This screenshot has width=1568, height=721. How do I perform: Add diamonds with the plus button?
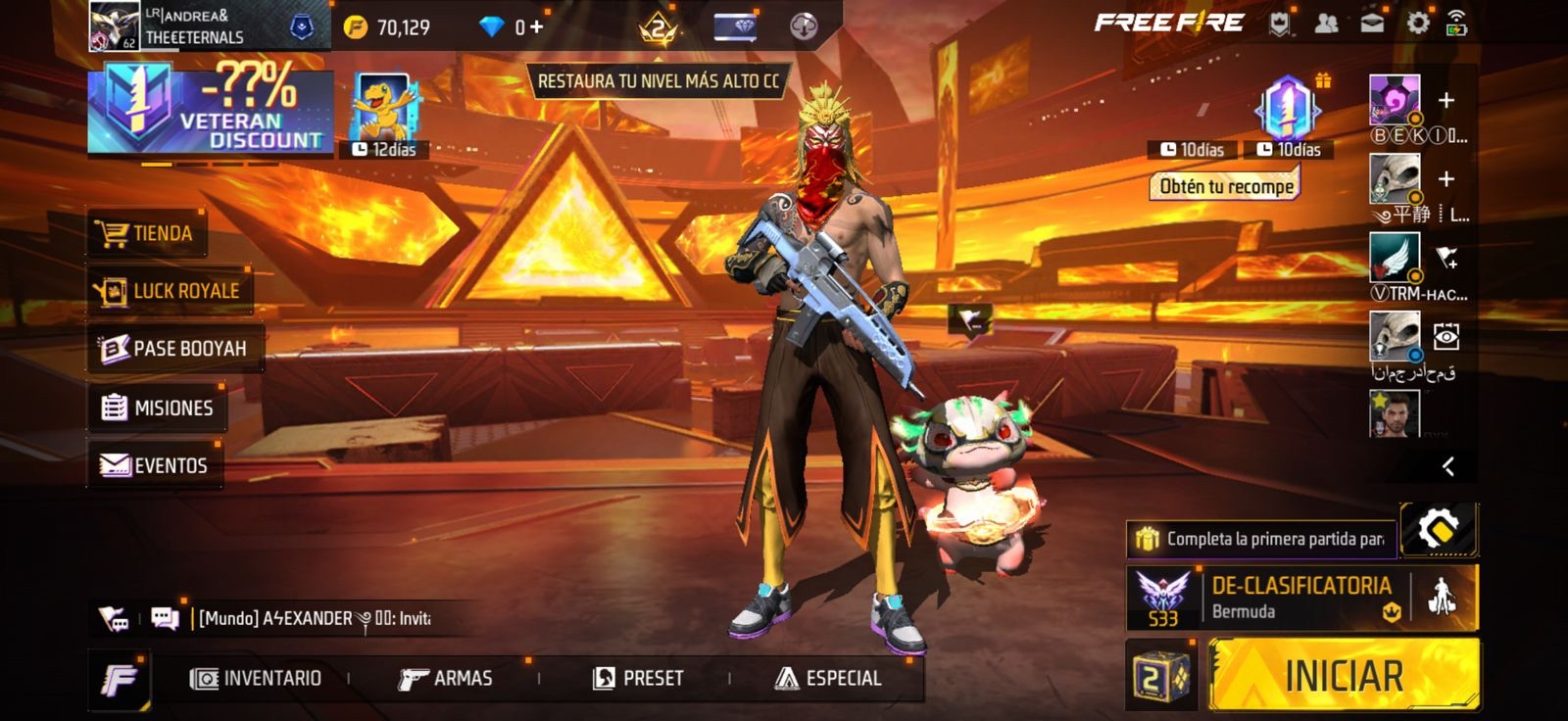[x=536, y=26]
